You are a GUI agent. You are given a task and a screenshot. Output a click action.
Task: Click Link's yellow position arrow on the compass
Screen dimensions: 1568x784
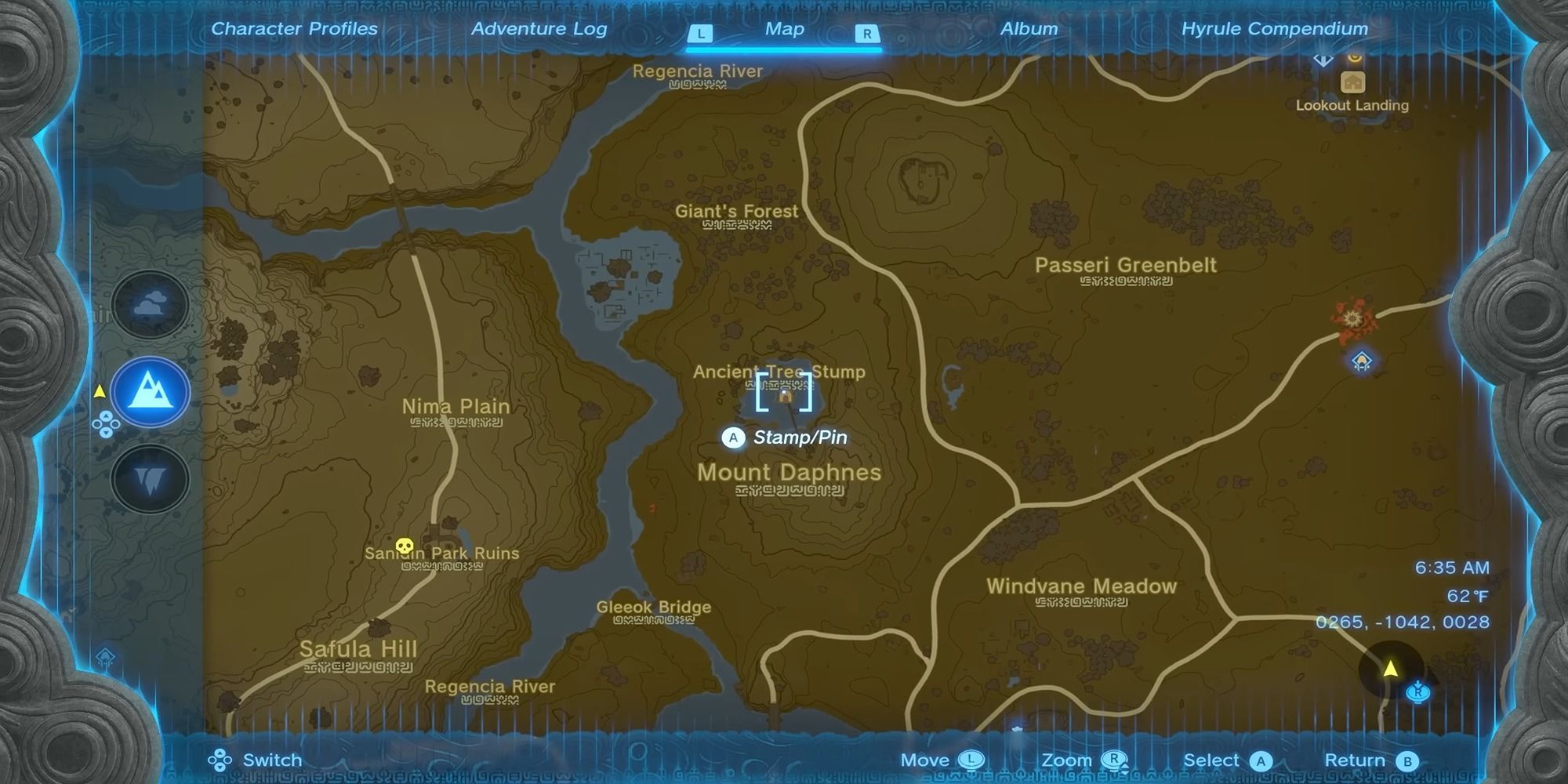point(1391,668)
